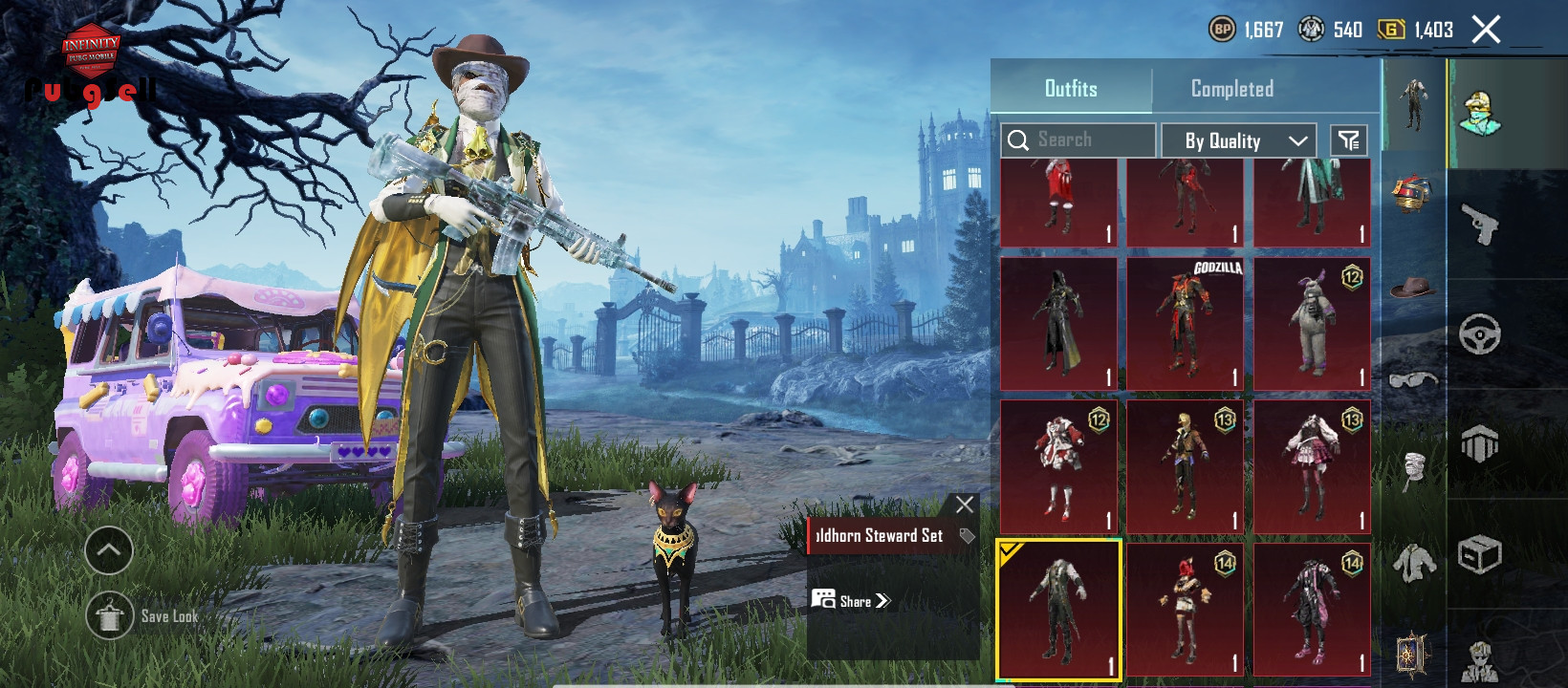This screenshot has width=1568, height=688.
Task: Open the By Quality sort dropdown
Action: [1239, 140]
